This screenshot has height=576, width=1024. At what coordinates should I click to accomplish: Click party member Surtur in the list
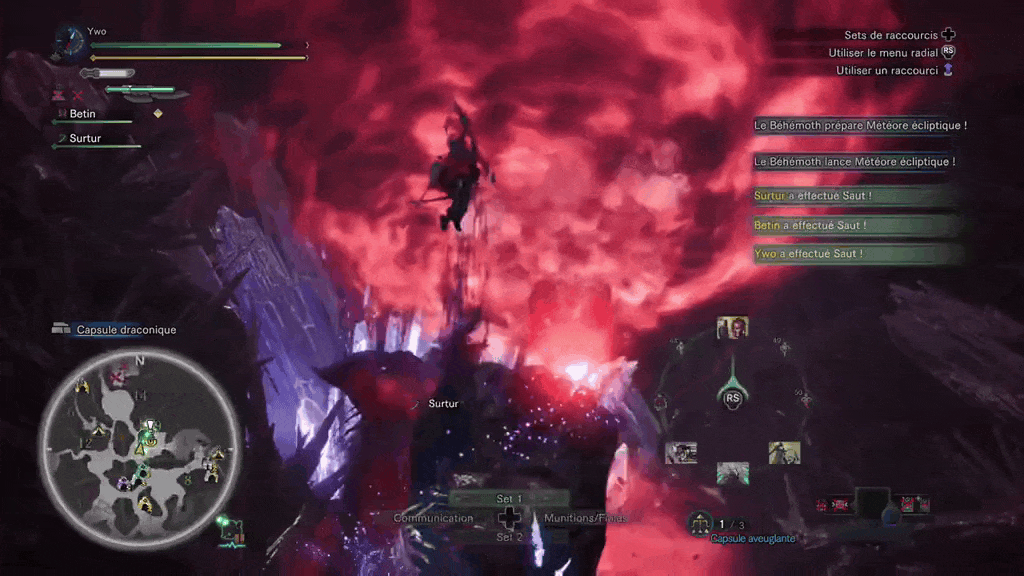coord(85,138)
